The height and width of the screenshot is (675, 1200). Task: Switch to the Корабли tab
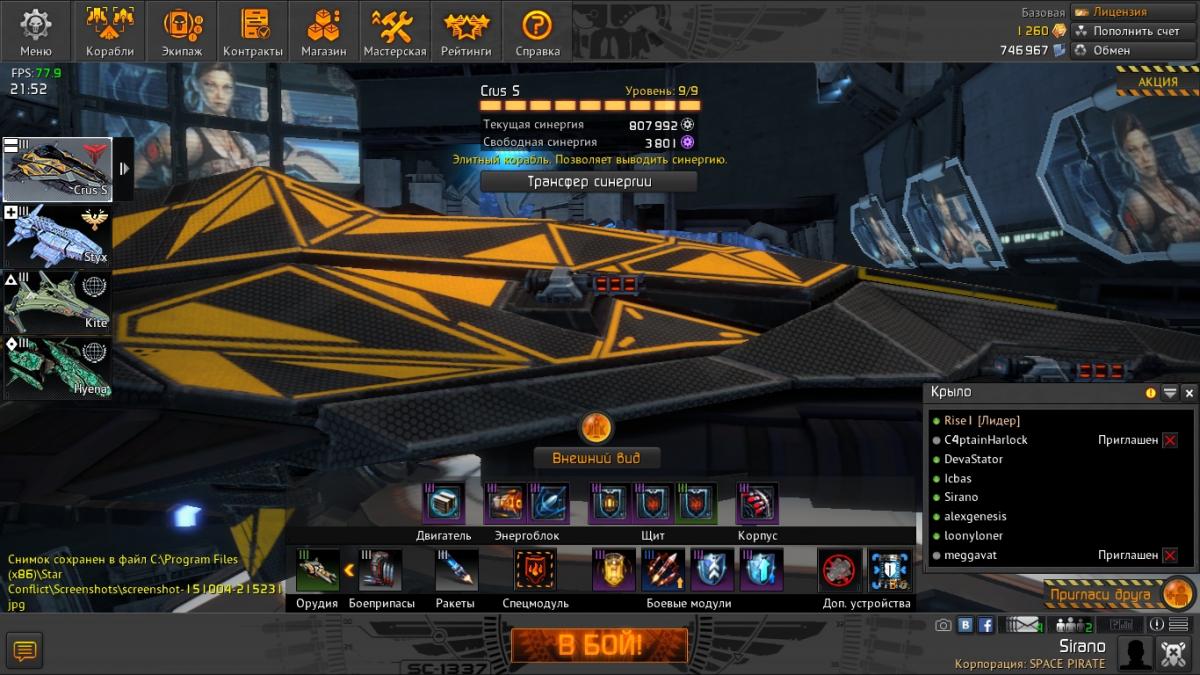(109, 31)
